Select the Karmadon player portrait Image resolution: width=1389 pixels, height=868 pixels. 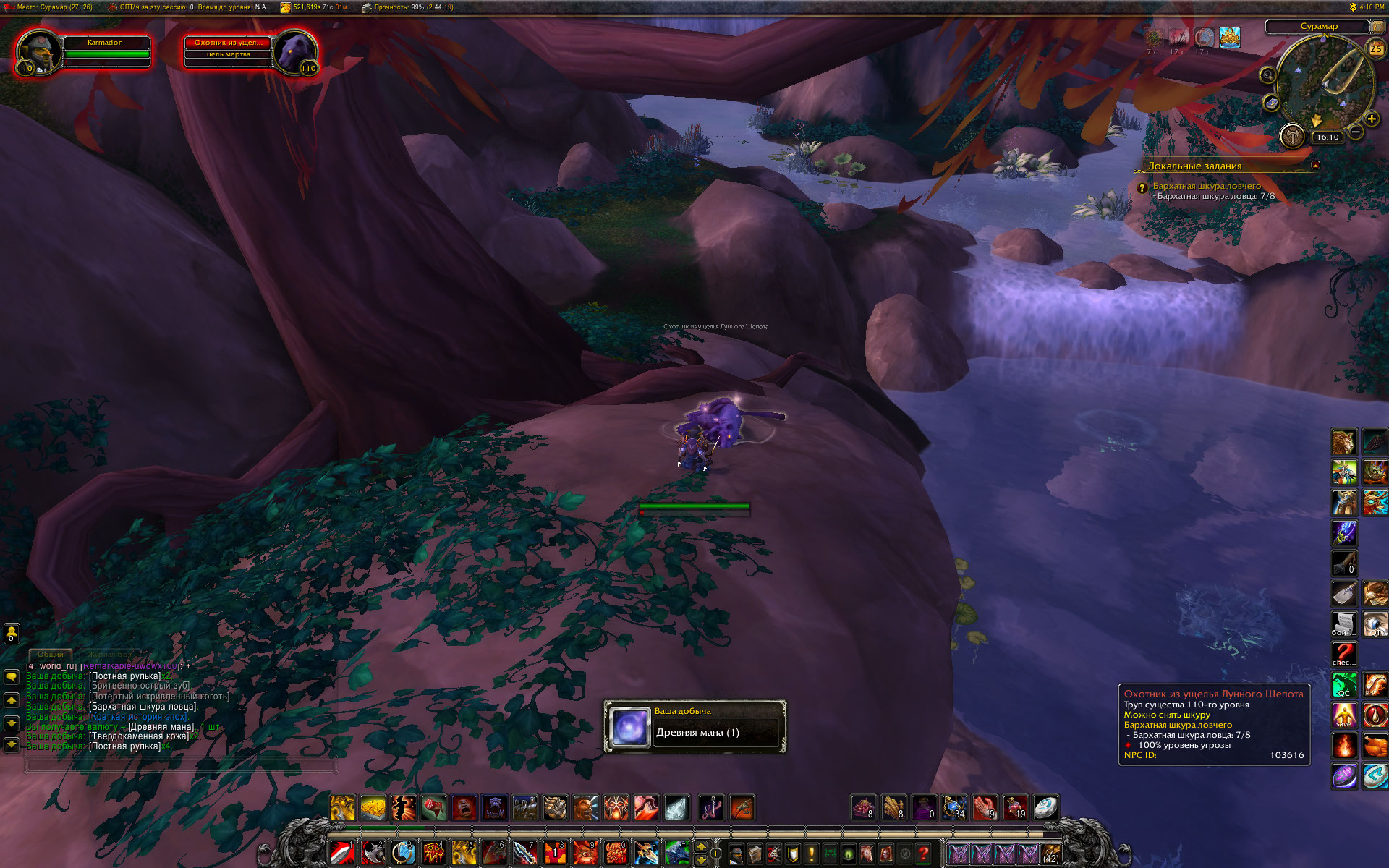tap(38, 52)
